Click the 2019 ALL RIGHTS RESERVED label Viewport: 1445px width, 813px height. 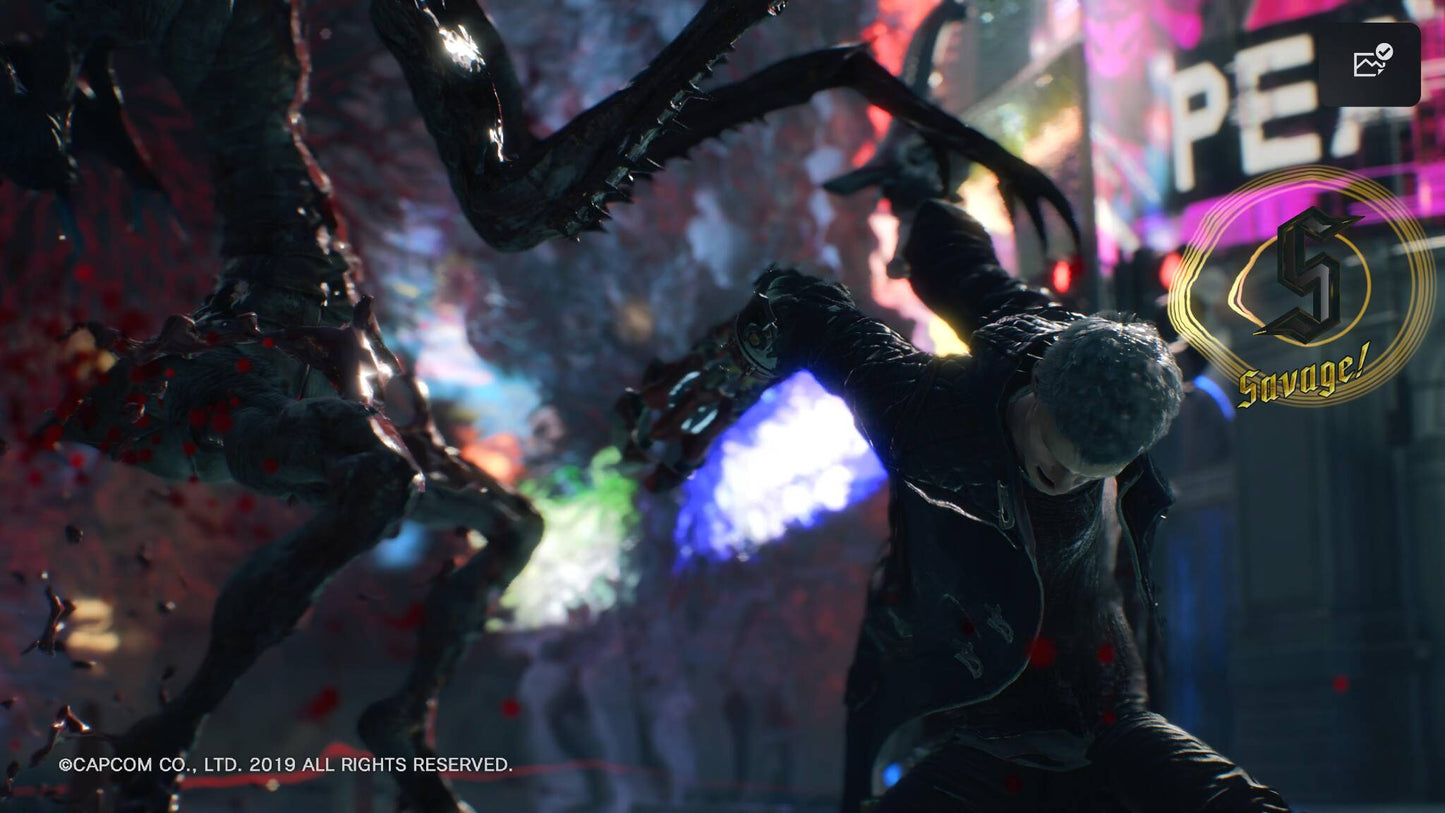click(x=380, y=764)
